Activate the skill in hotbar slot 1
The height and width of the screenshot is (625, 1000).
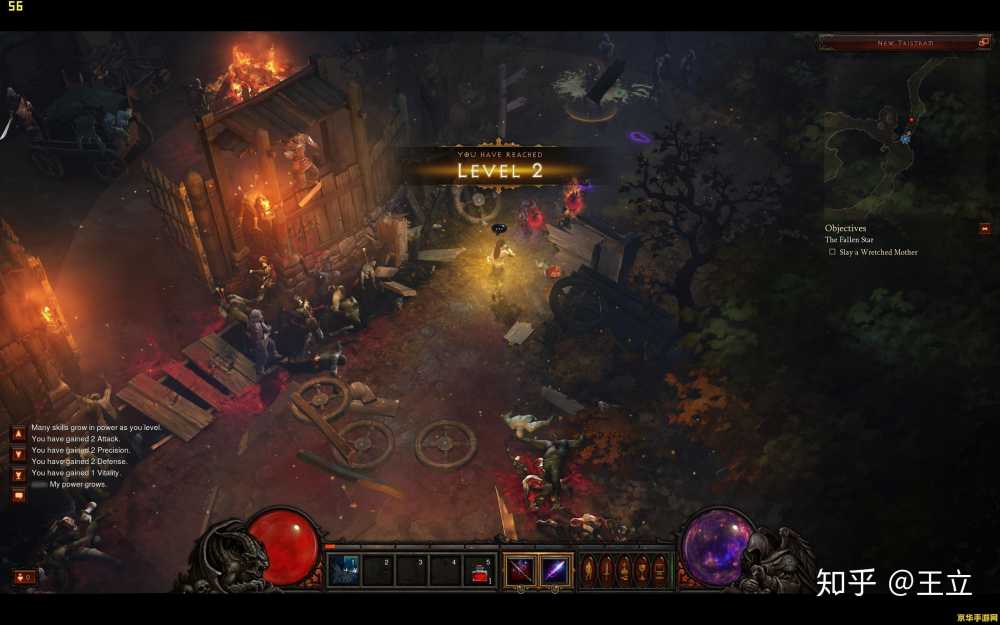343,571
